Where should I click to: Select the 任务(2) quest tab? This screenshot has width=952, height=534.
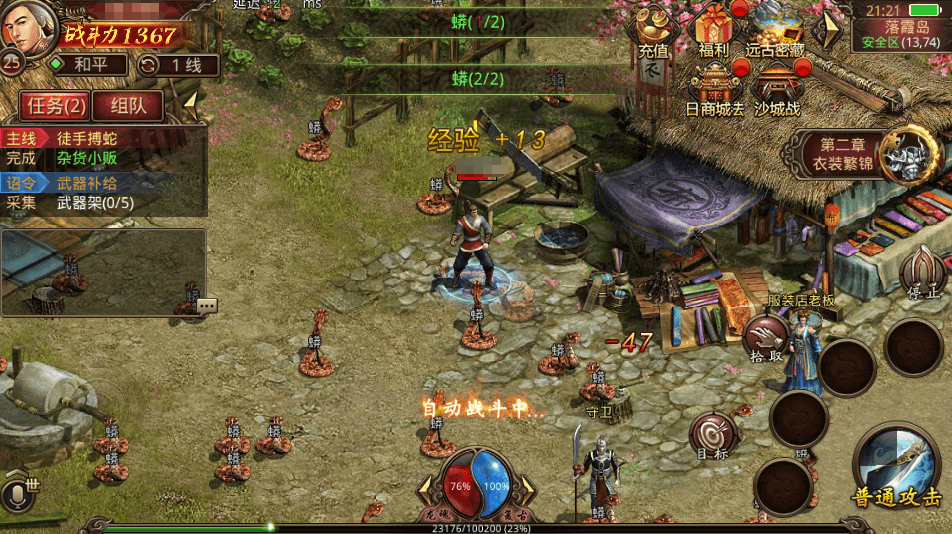pos(55,105)
